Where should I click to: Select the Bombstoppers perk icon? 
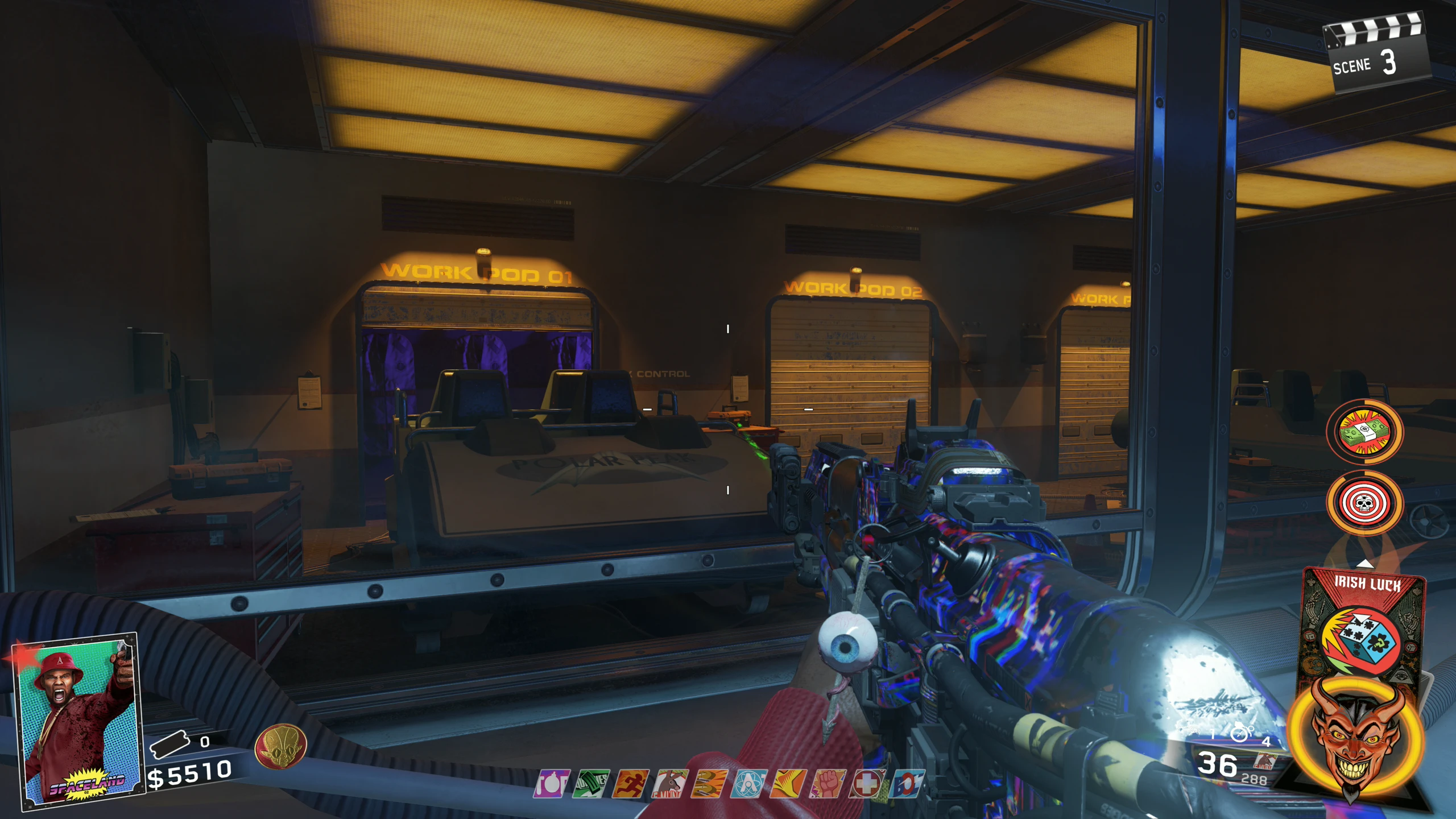(x=551, y=784)
